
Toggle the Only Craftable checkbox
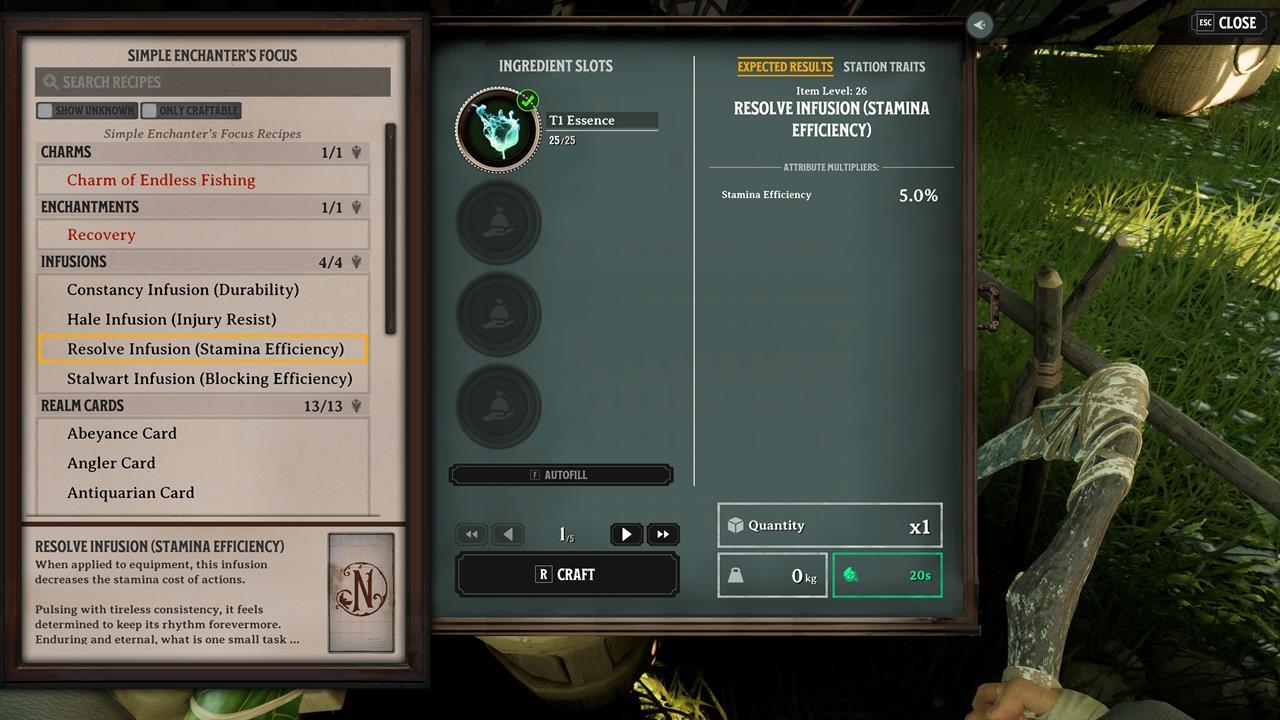150,111
